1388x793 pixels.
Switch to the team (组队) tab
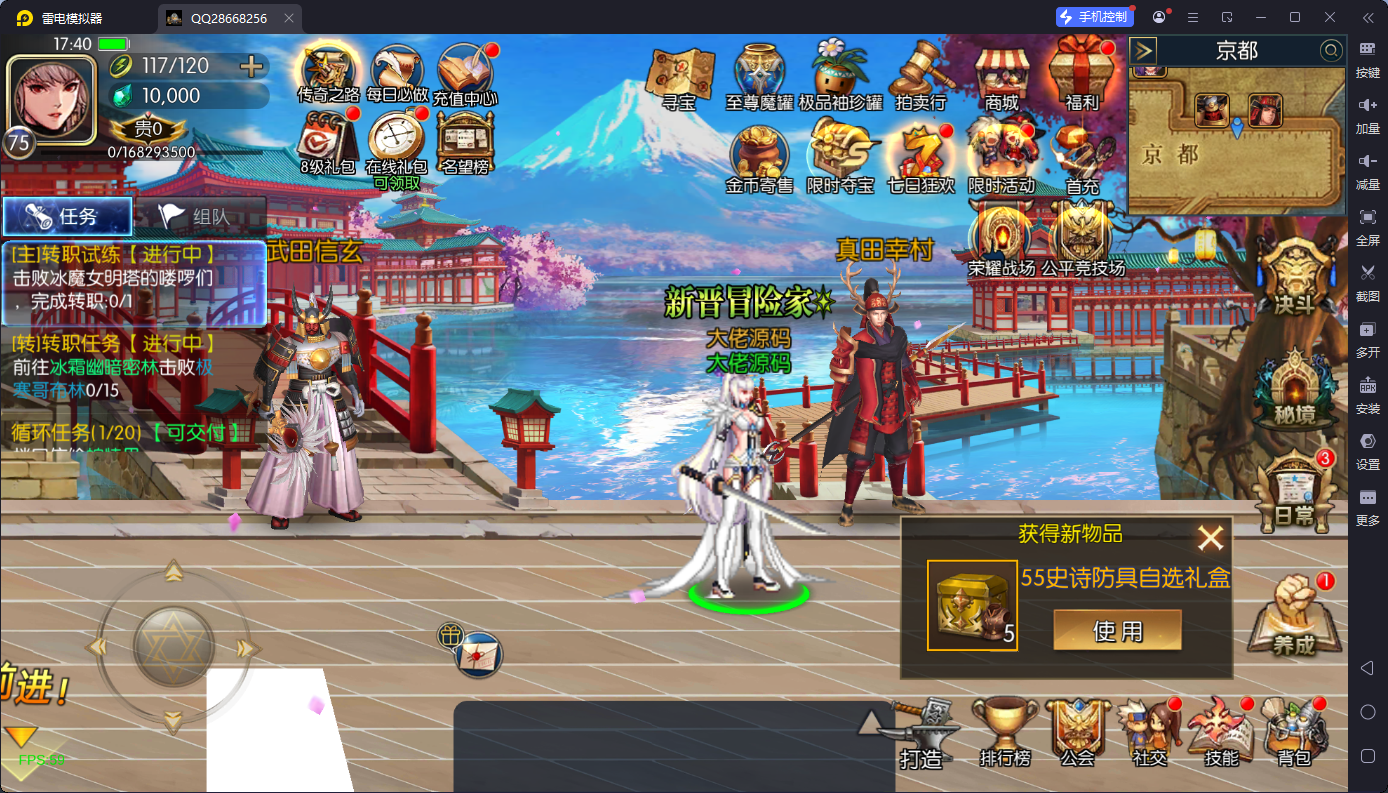pos(200,216)
